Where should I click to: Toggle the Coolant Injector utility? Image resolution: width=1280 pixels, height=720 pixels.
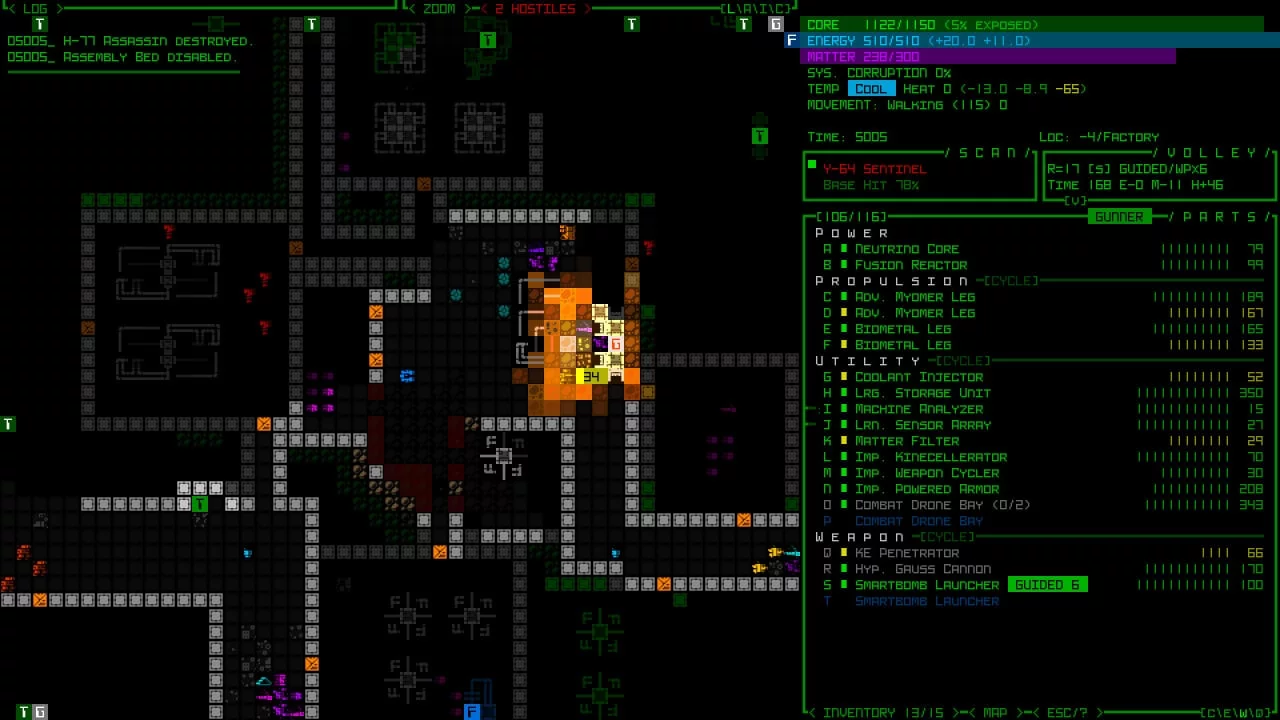pyautogui.click(x=918, y=377)
